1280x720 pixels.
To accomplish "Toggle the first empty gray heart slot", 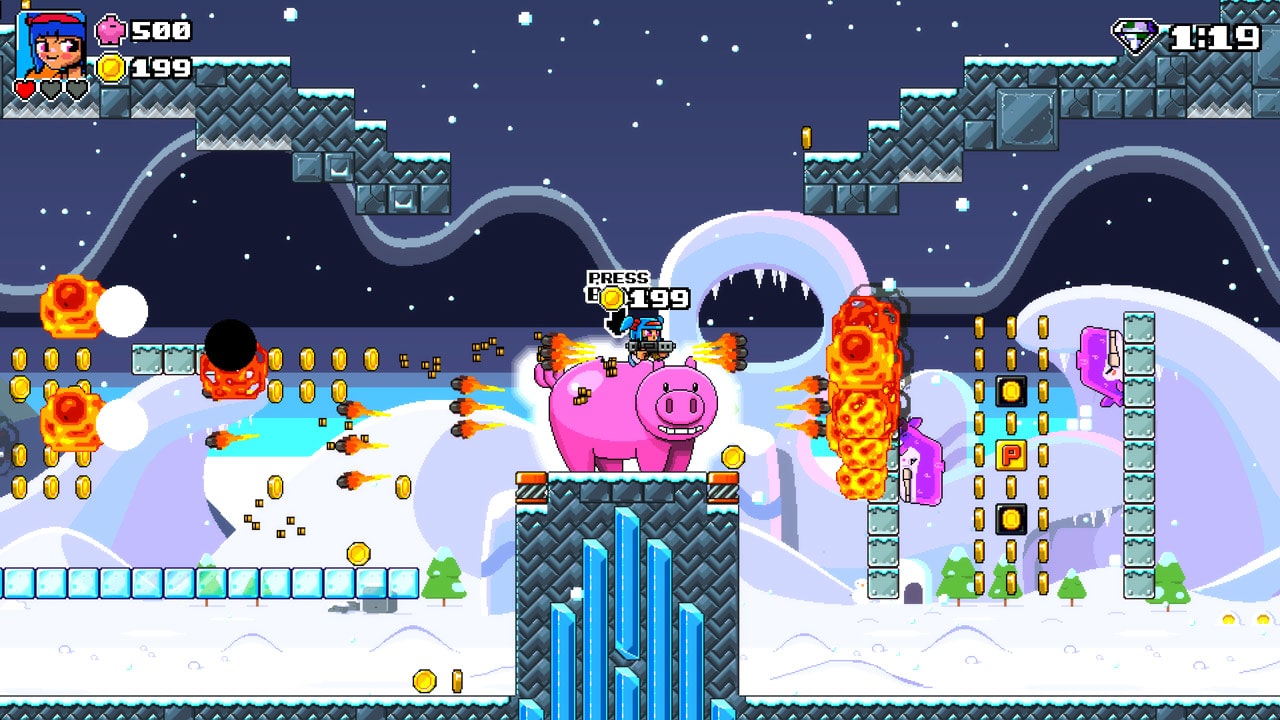I will (x=50, y=88).
